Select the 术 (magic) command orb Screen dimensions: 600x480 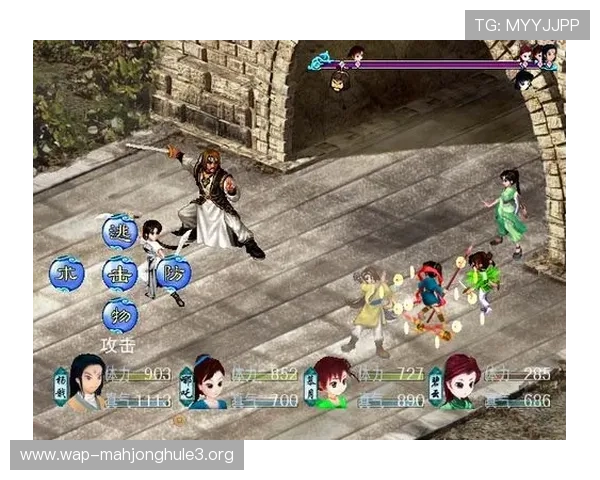67,273
